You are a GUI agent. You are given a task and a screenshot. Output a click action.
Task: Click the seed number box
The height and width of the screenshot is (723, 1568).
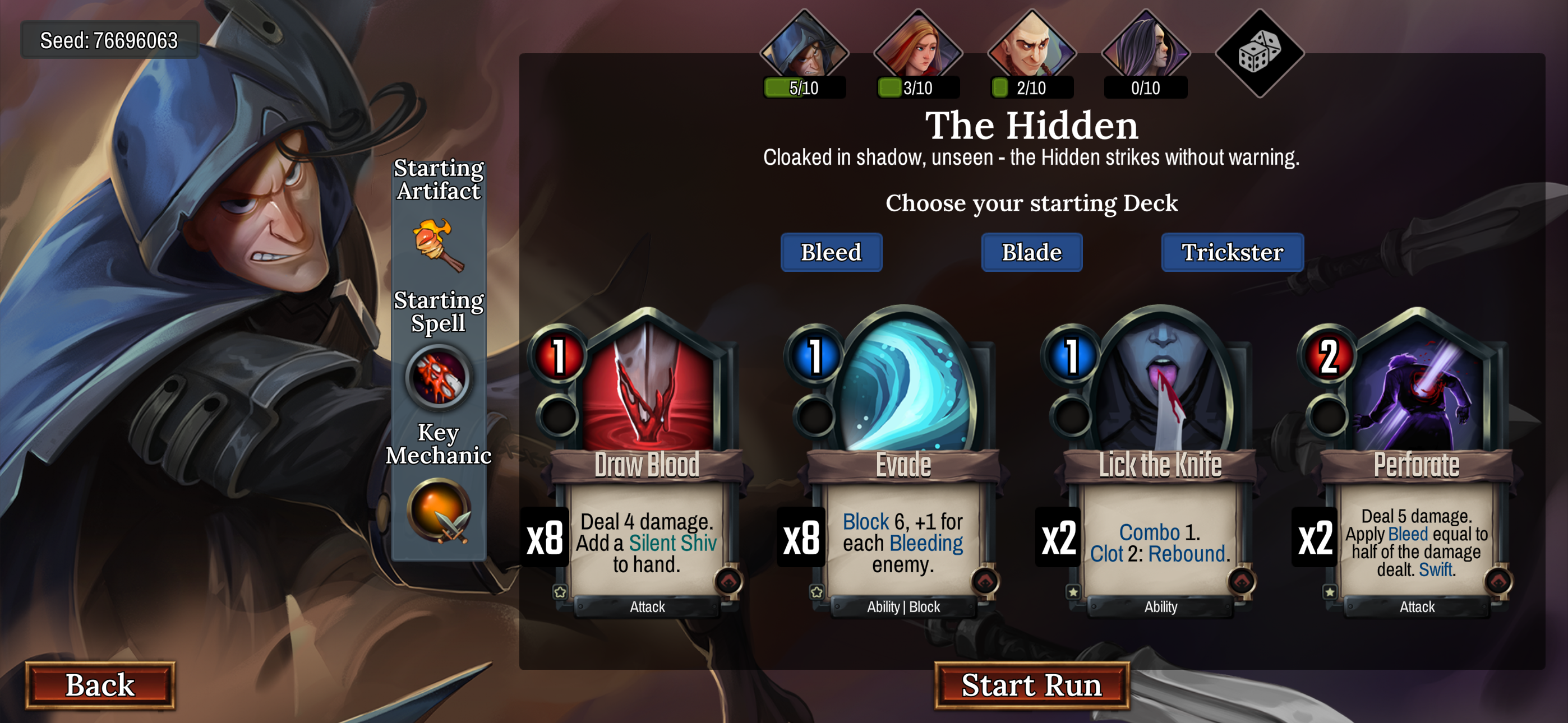109,40
